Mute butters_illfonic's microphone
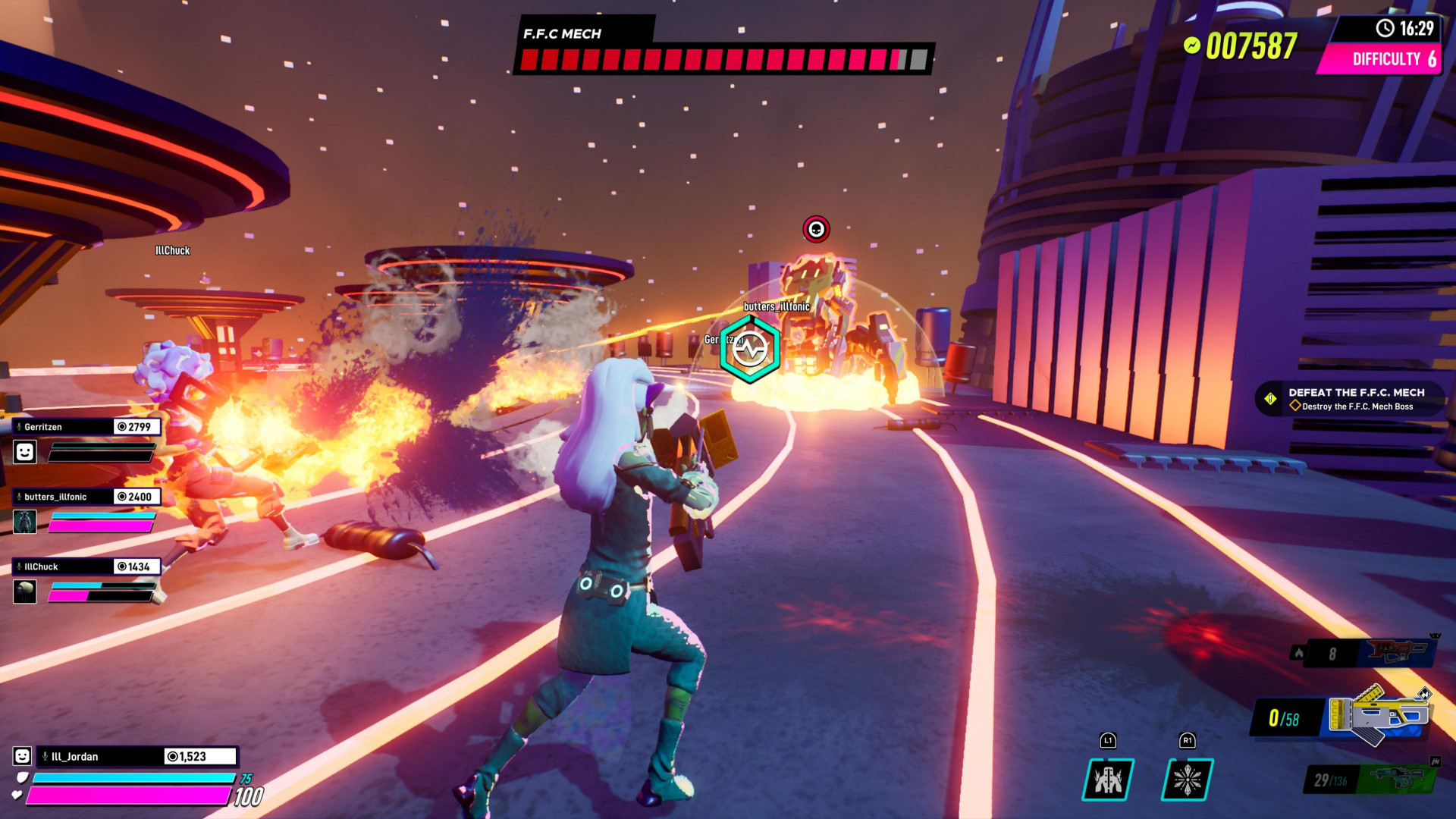 [x=19, y=496]
